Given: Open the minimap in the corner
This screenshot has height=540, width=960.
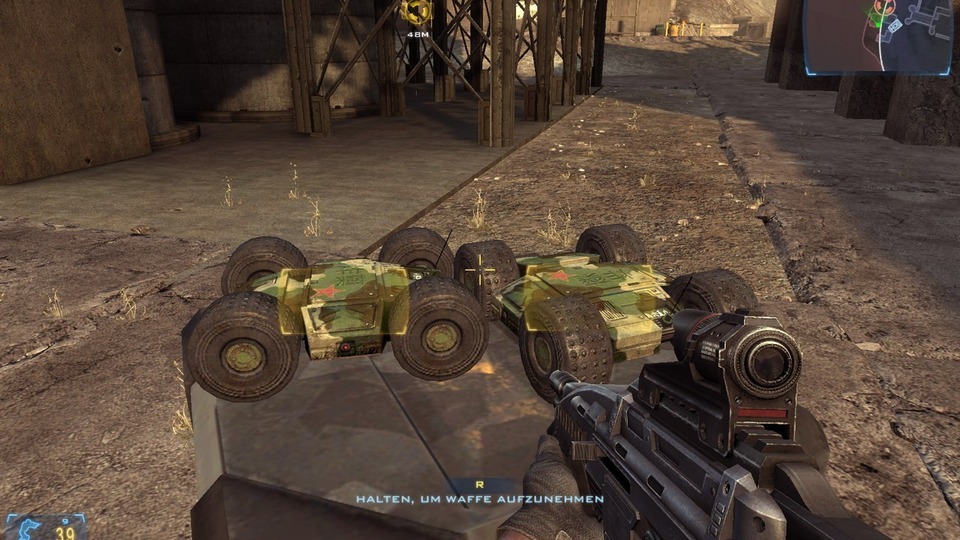Looking at the screenshot, I should [x=879, y=37].
